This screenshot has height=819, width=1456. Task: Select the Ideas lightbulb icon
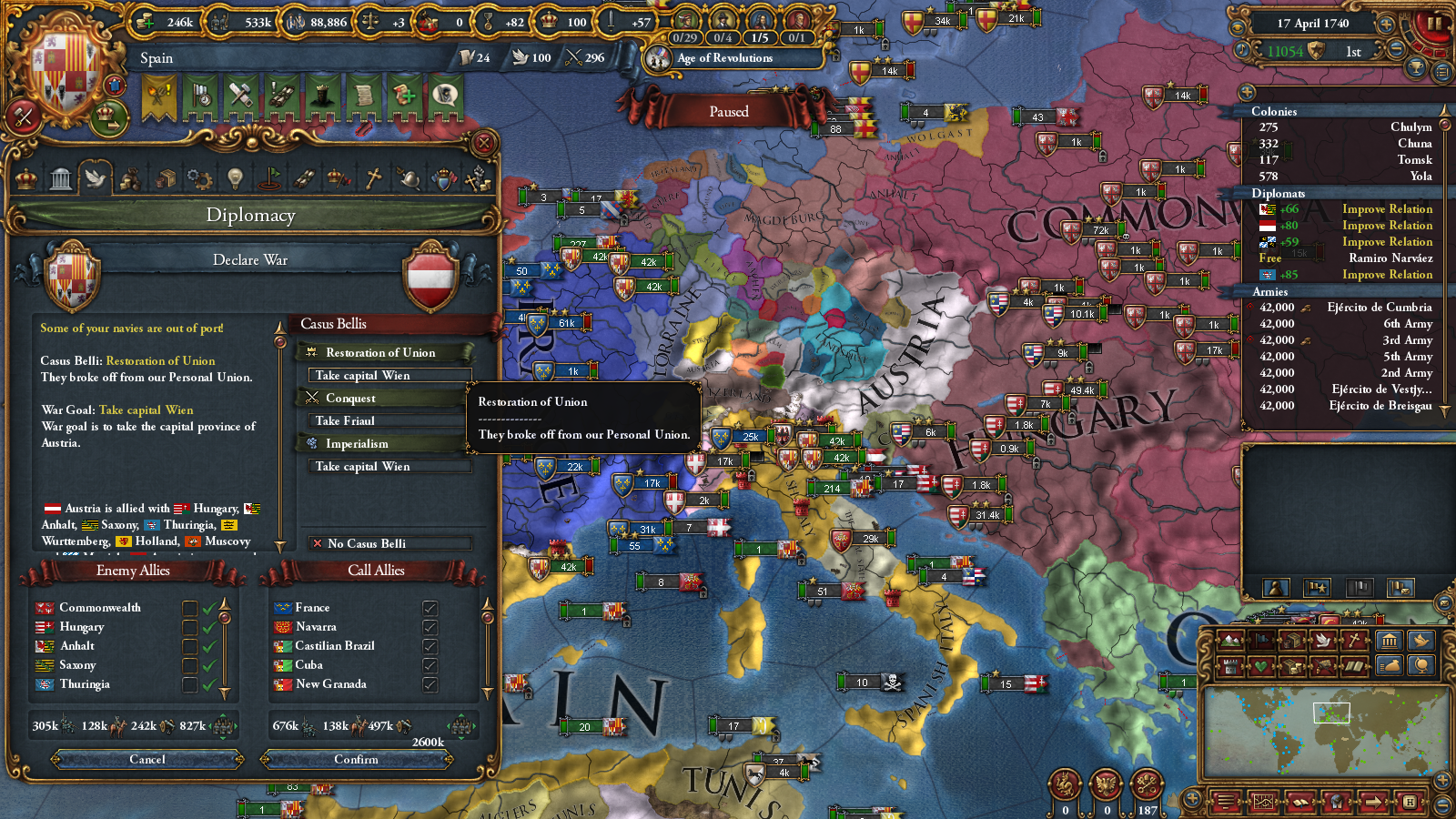click(233, 178)
